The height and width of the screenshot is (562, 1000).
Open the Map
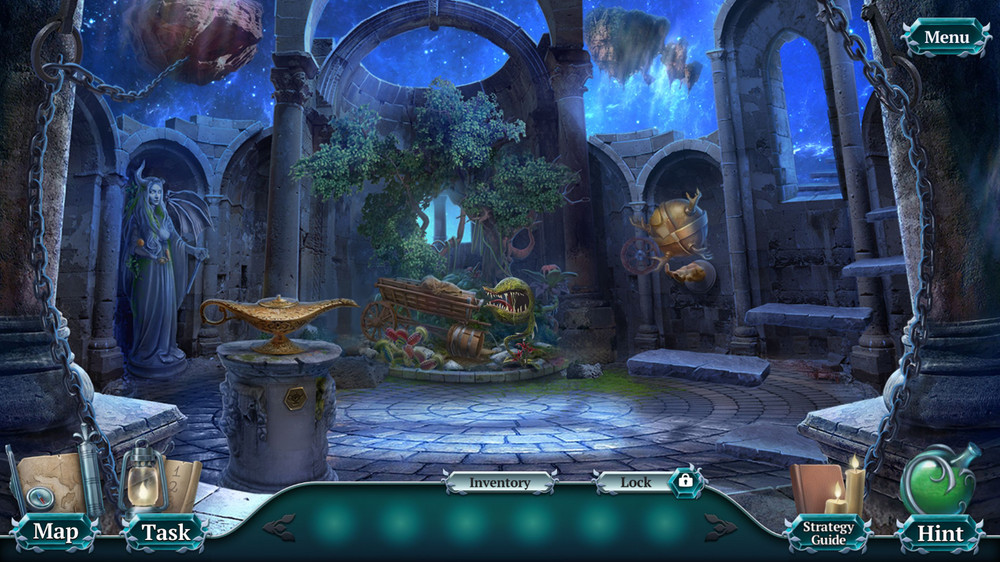(55, 532)
